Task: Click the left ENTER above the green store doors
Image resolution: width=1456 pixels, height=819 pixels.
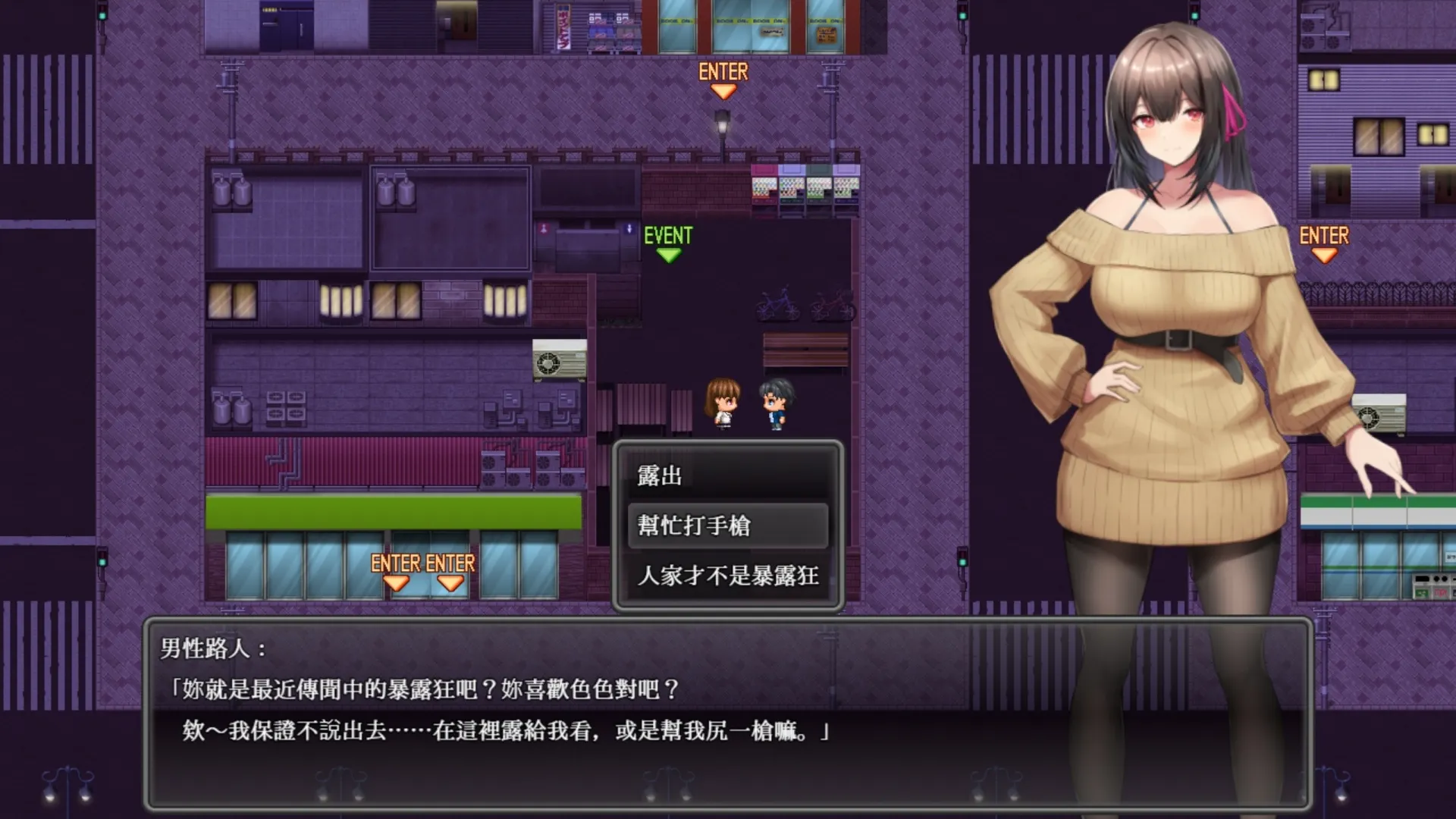Action: click(x=395, y=564)
